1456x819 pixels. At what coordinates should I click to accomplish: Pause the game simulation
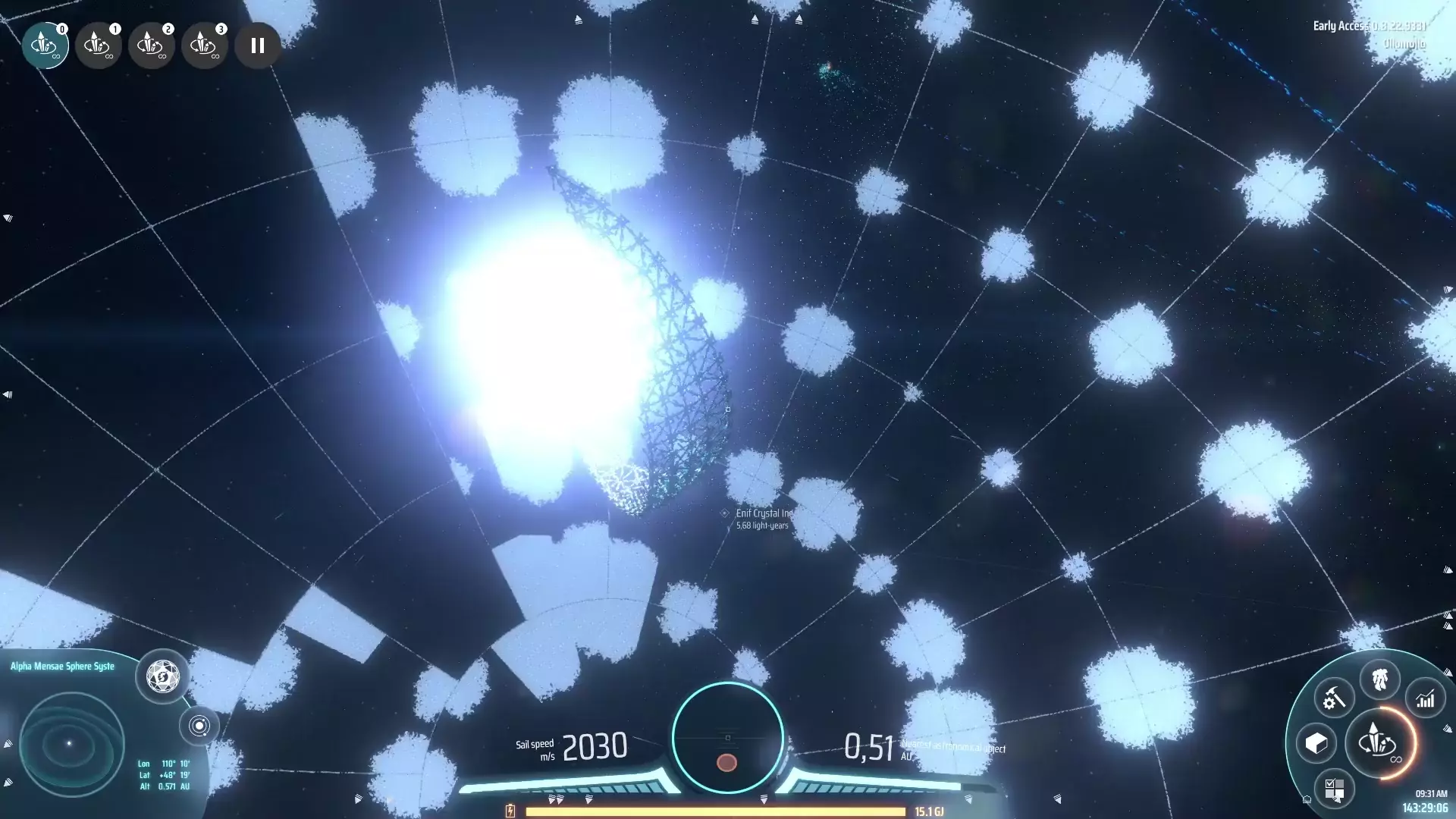(256, 45)
